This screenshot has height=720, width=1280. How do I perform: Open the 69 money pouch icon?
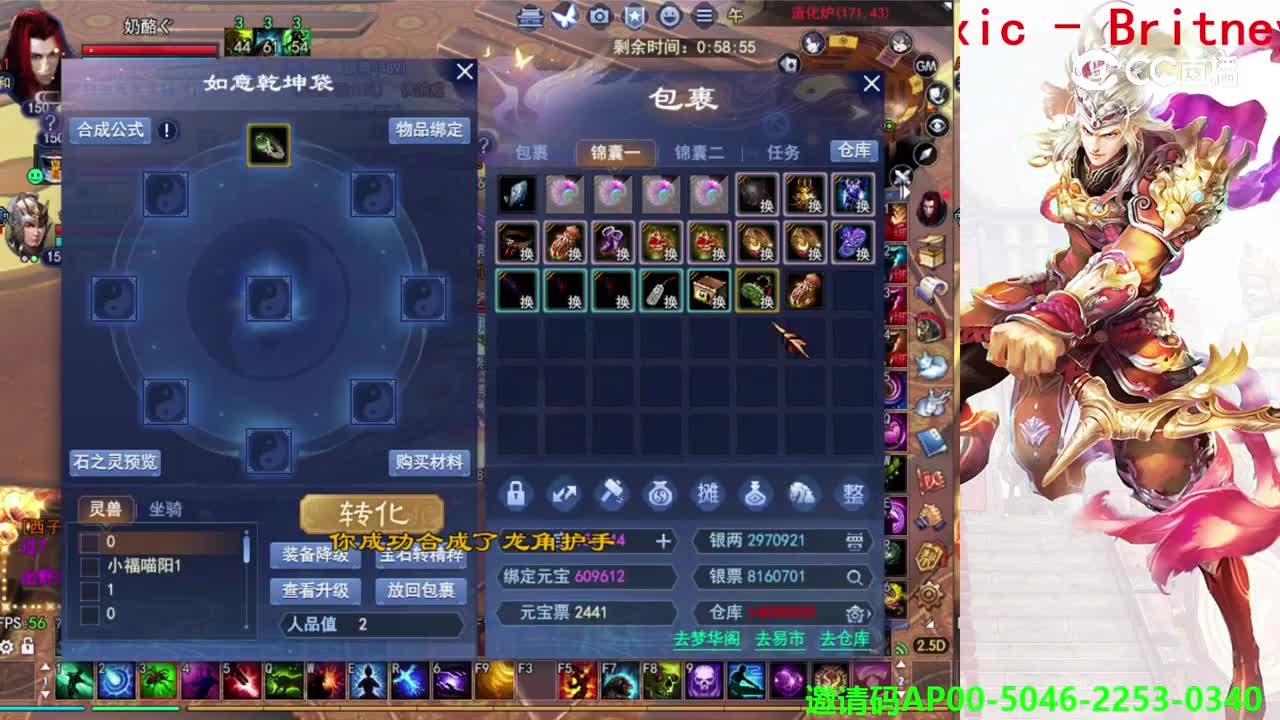(x=661, y=494)
